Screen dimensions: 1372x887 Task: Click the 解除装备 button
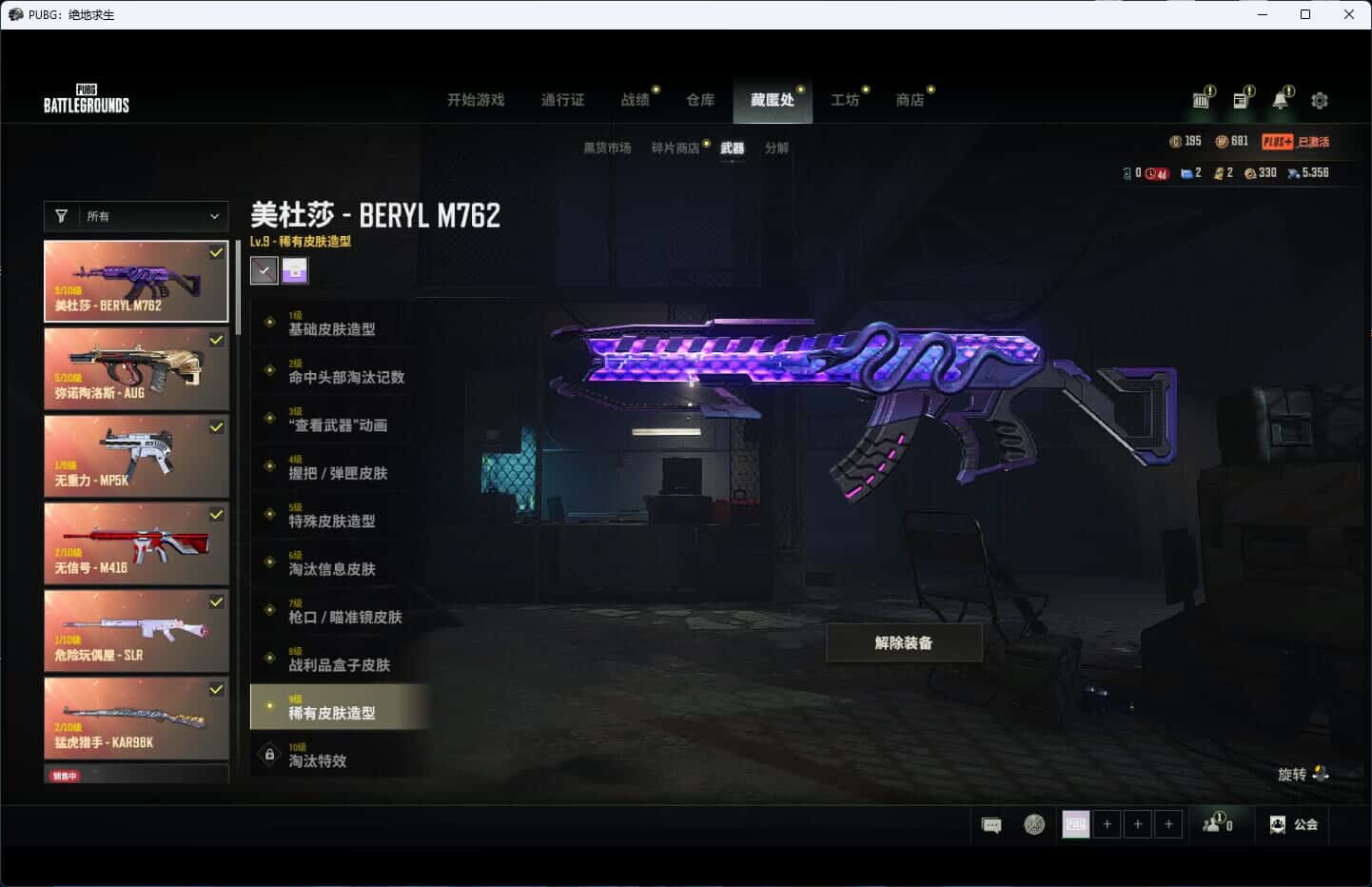904,643
